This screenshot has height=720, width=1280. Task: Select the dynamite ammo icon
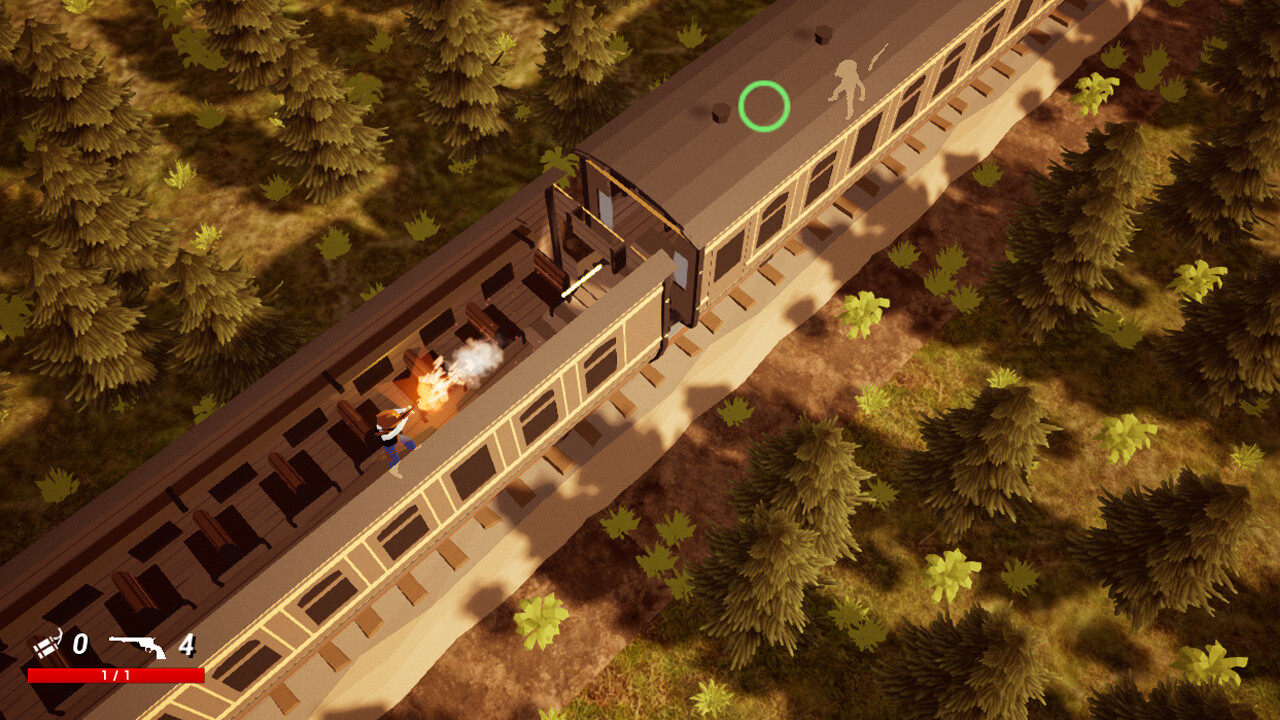coord(47,643)
